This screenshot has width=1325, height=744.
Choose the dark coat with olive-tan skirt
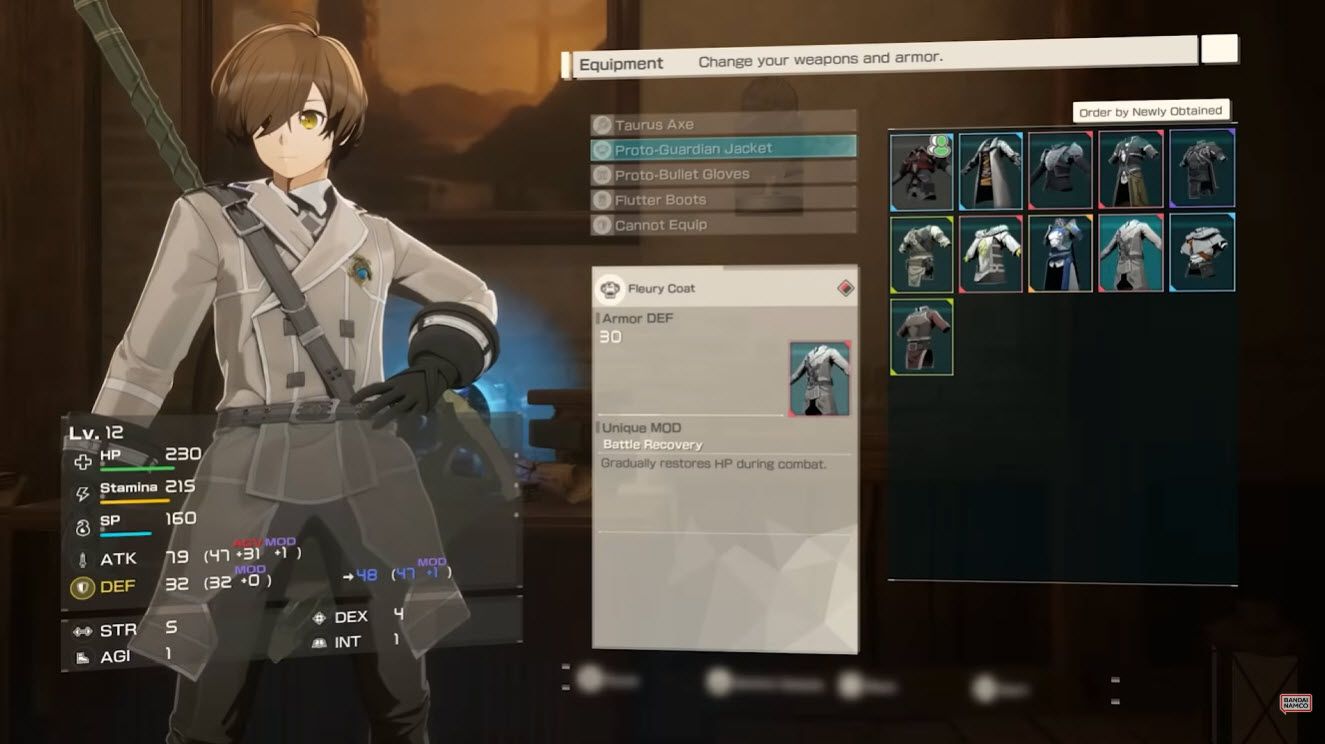coord(1131,171)
